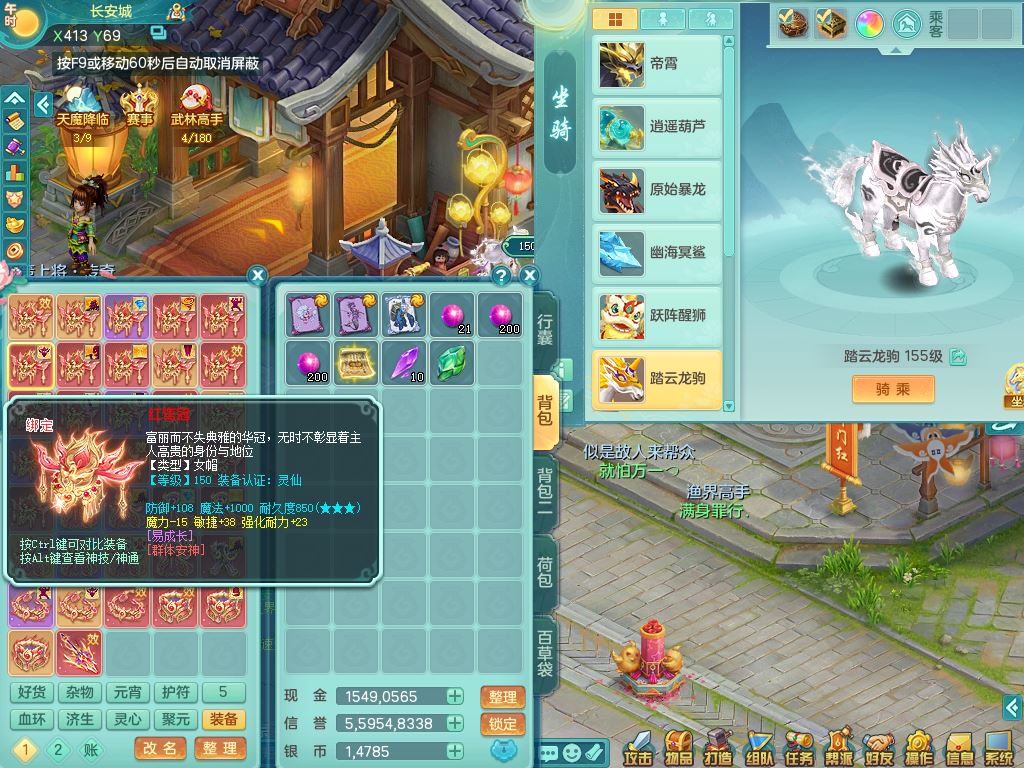
Task: Open the 天魔降临 event icon
Action: pyautogui.click(x=82, y=112)
